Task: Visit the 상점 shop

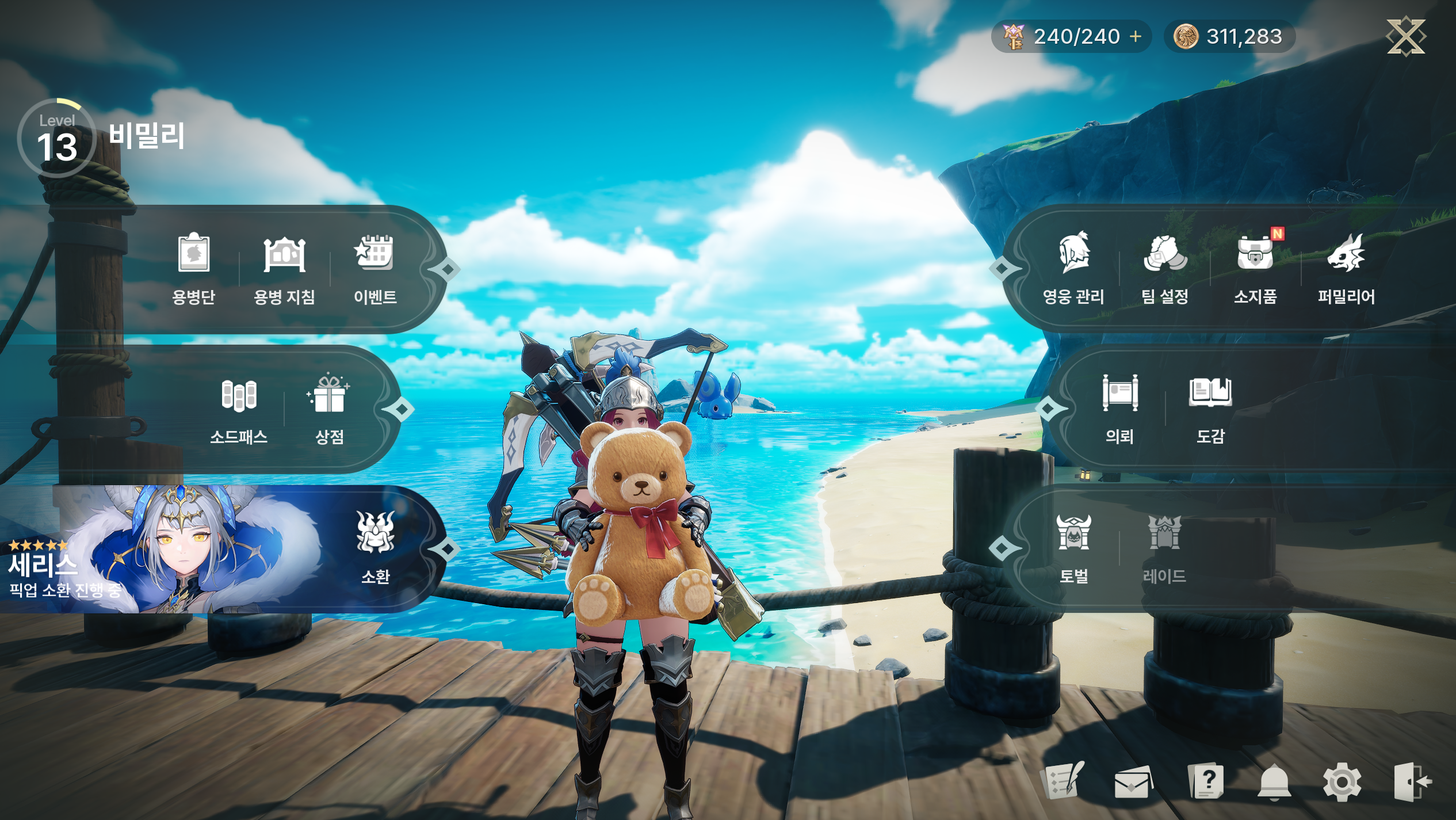Action: coord(330,408)
